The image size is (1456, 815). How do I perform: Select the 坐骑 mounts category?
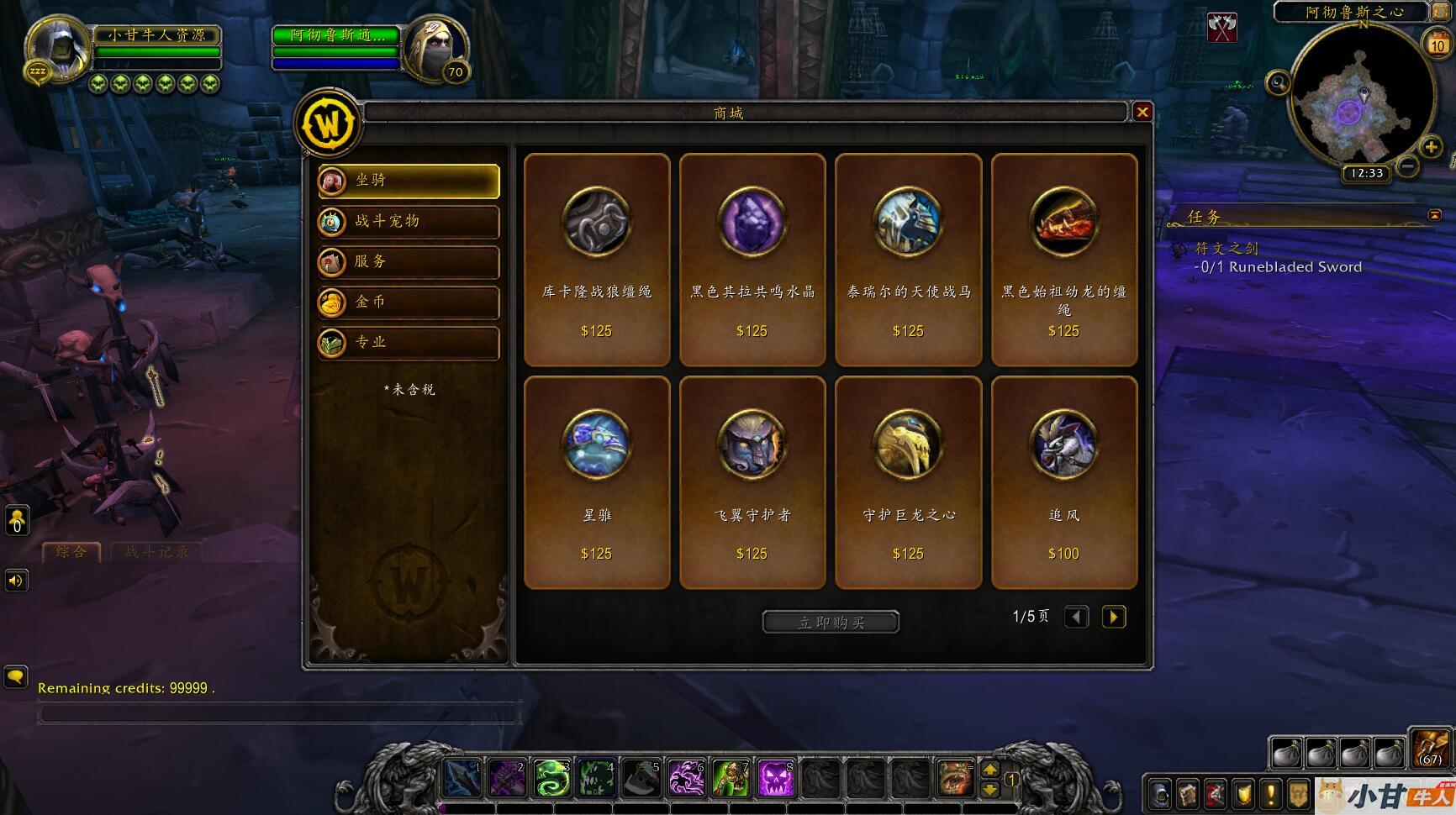click(x=409, y=181)
